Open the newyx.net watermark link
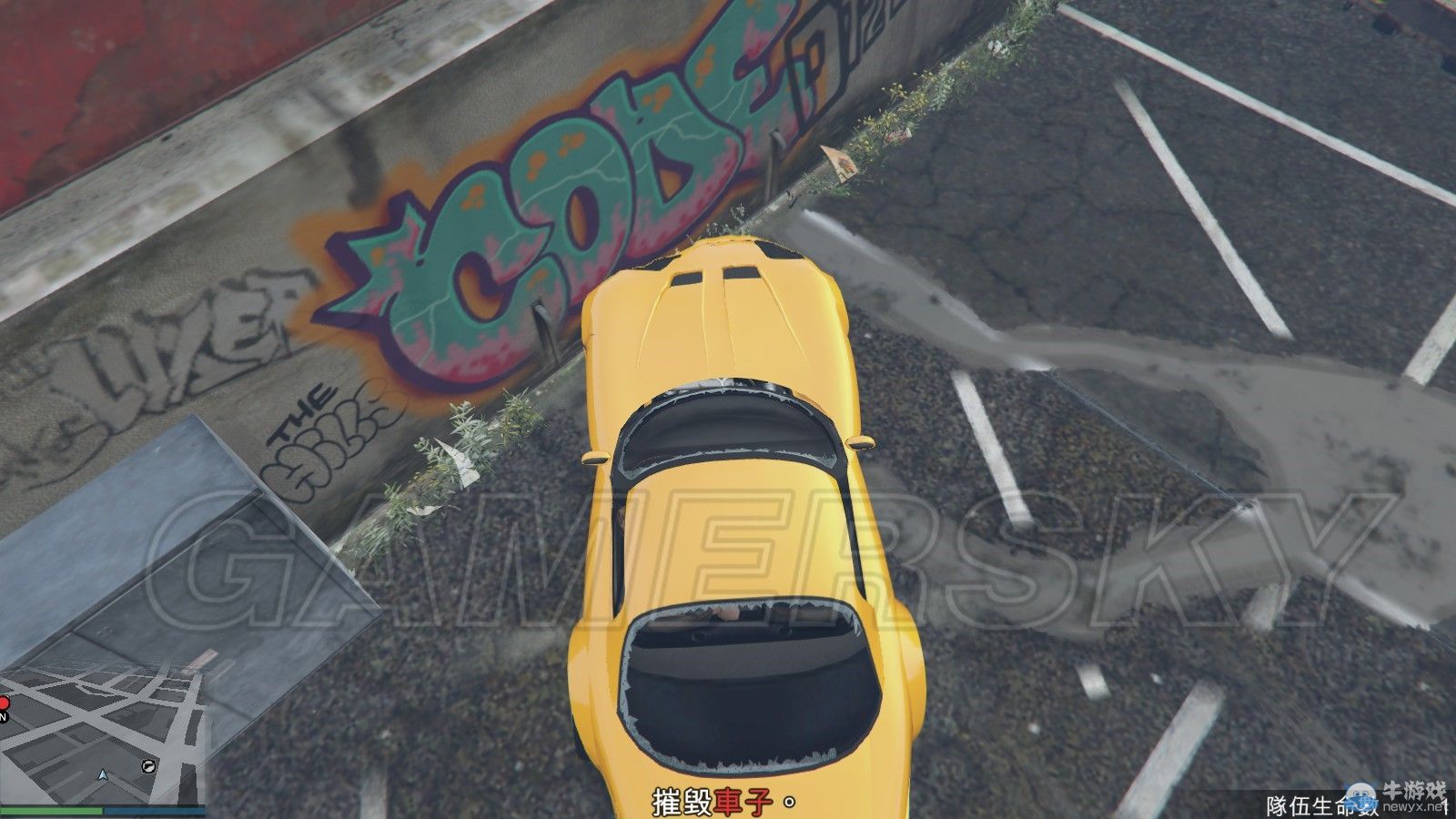 coord(1410,804)
